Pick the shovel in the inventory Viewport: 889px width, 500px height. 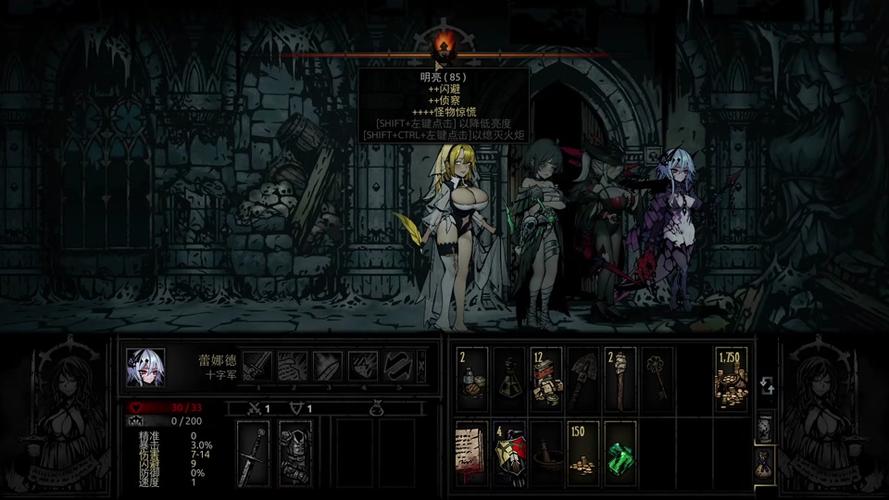pos(582,379)
